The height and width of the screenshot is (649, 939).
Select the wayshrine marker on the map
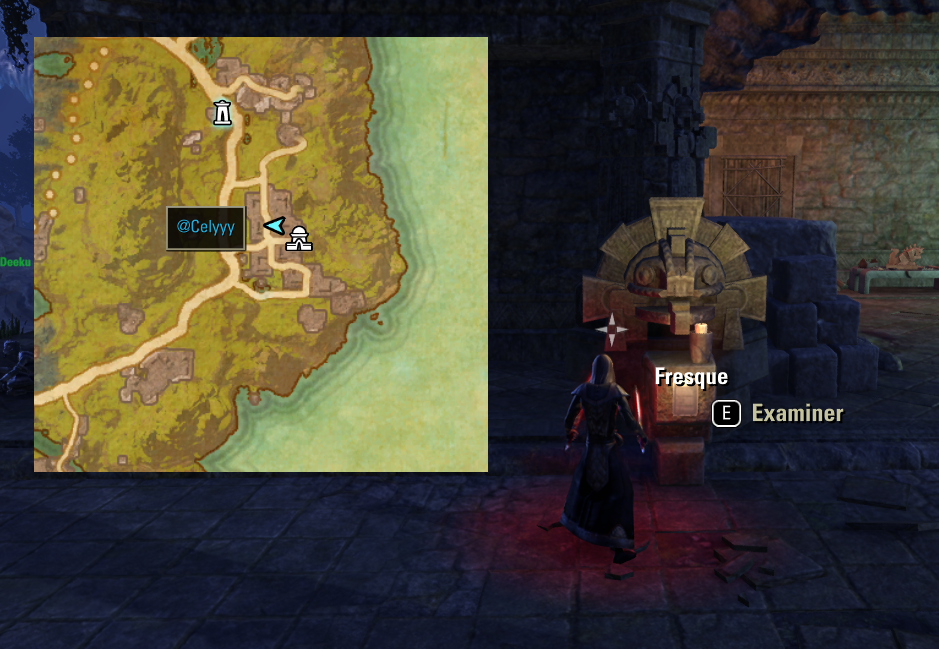pos(222,113)
